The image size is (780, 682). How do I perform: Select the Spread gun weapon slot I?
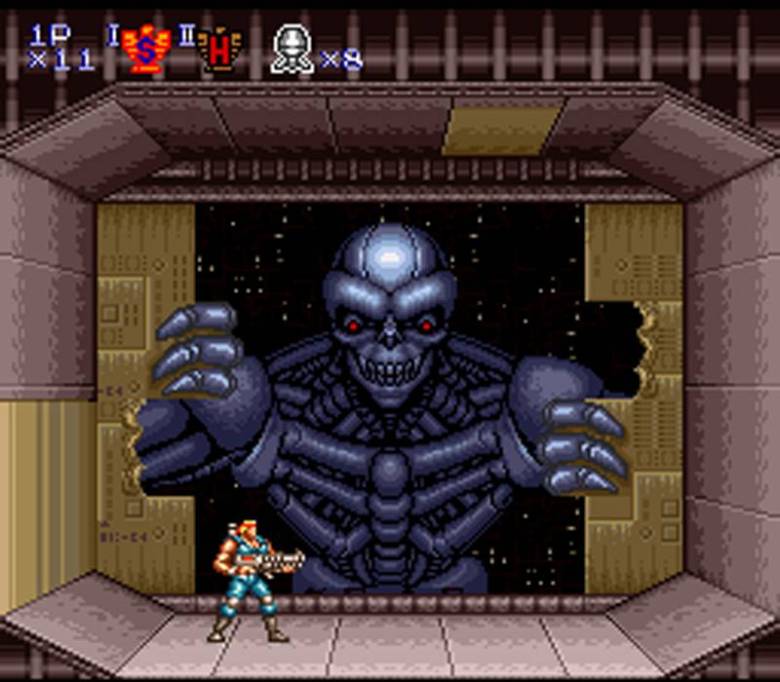144,49
